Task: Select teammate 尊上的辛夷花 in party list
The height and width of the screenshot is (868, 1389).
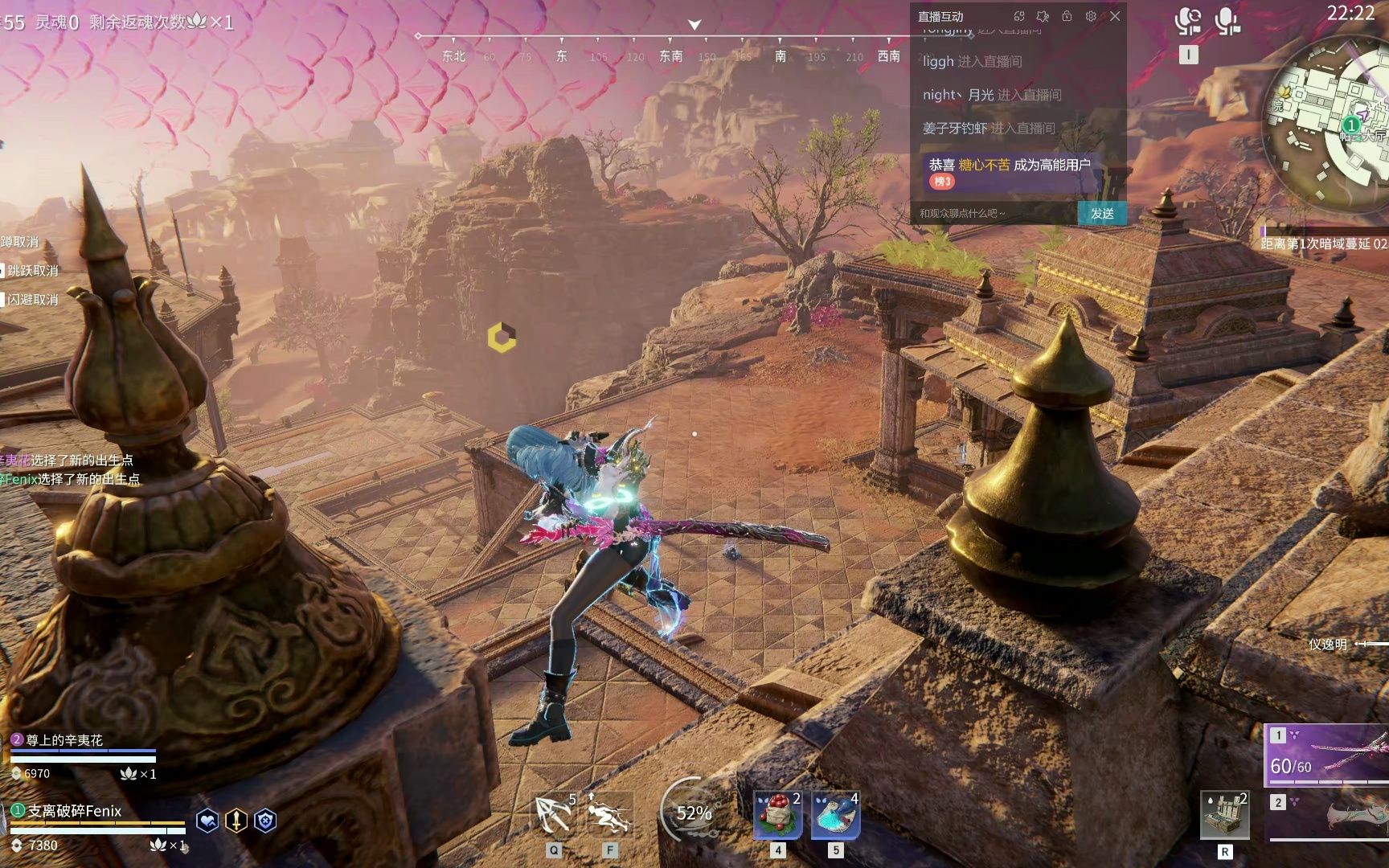Action: (x=64, y=740)
